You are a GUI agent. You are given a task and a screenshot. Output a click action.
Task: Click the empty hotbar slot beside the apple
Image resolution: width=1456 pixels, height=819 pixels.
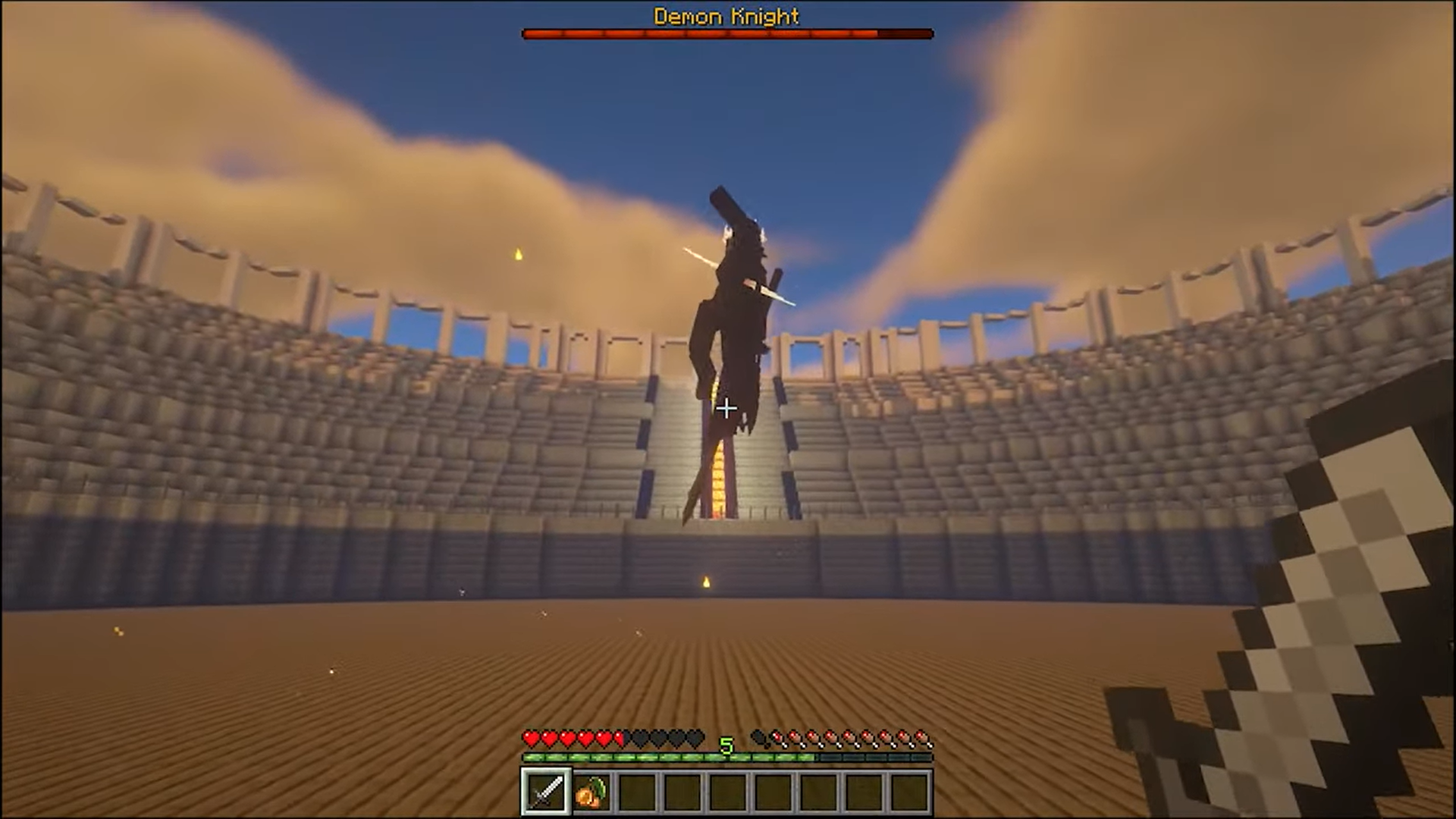pos(635,791)
